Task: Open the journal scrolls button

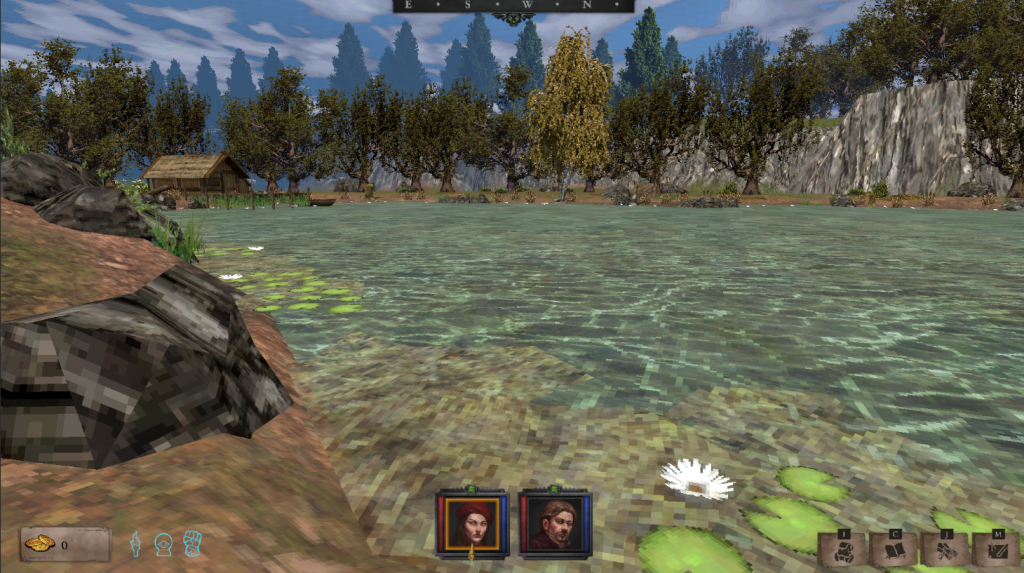Action: [x=945, y=549]
